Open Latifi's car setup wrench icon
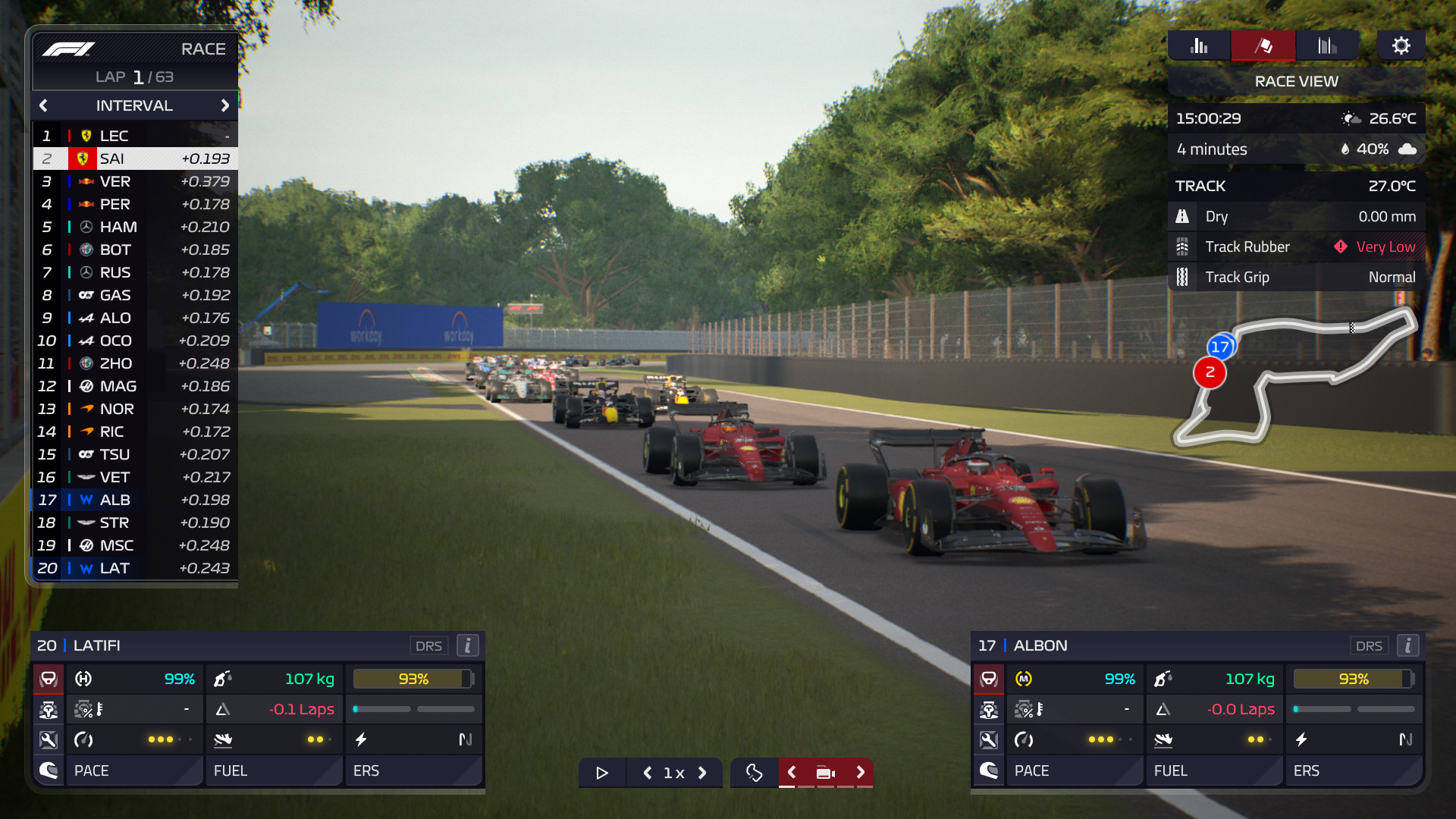The width and height of the screenshot is (1456, 819). (49, 739)
